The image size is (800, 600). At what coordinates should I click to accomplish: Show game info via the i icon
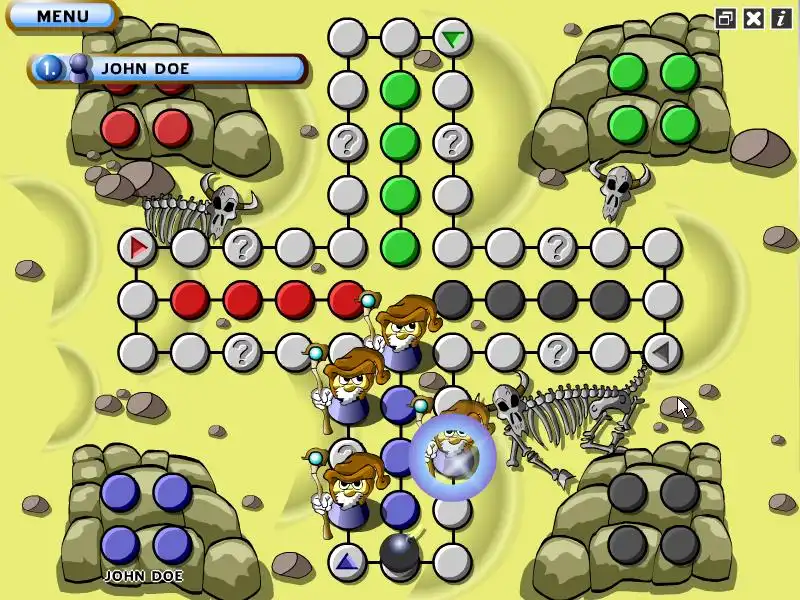point(781,18)
